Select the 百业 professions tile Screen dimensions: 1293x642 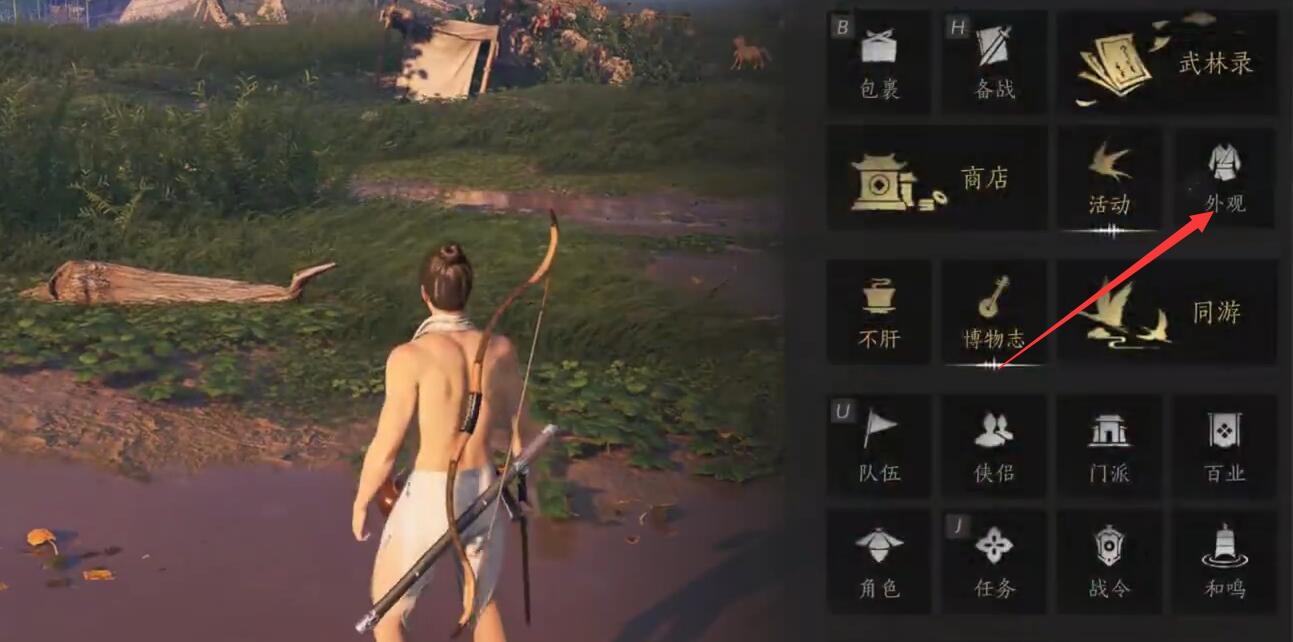click(x=1224, y=446)
